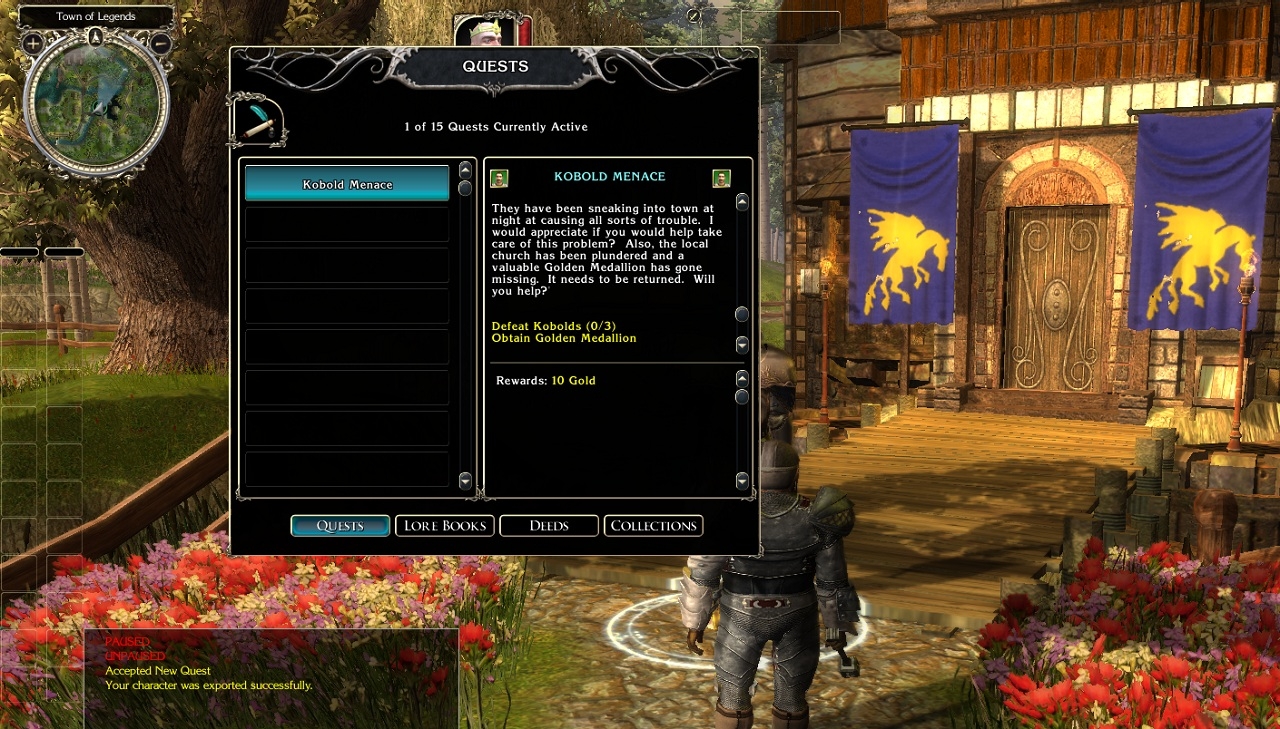This screenshot has height=729, width=1280.
Task: Switch to the Quests tab
Action: point(340,526)
